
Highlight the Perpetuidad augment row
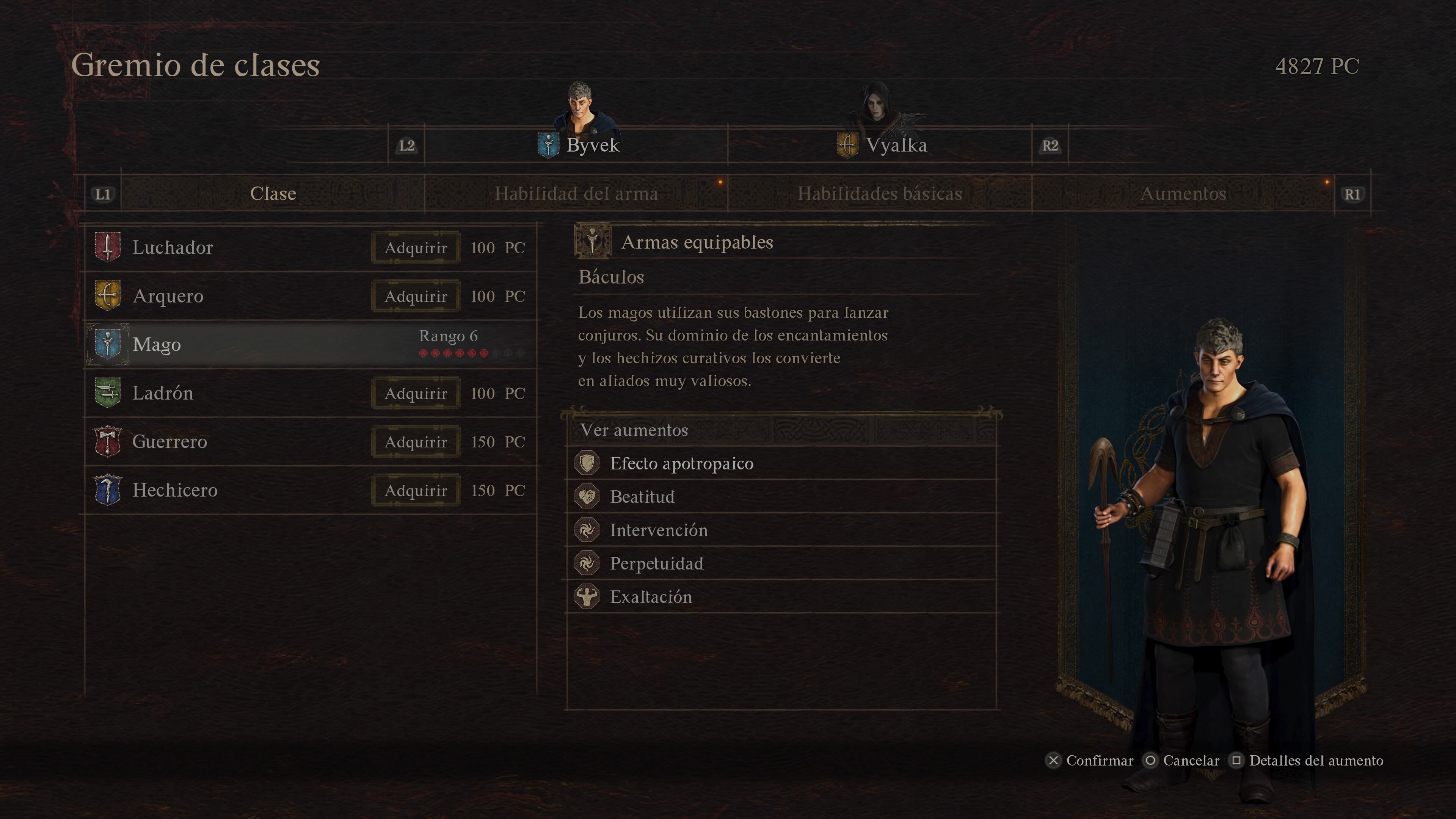click(x=656, y=563)
